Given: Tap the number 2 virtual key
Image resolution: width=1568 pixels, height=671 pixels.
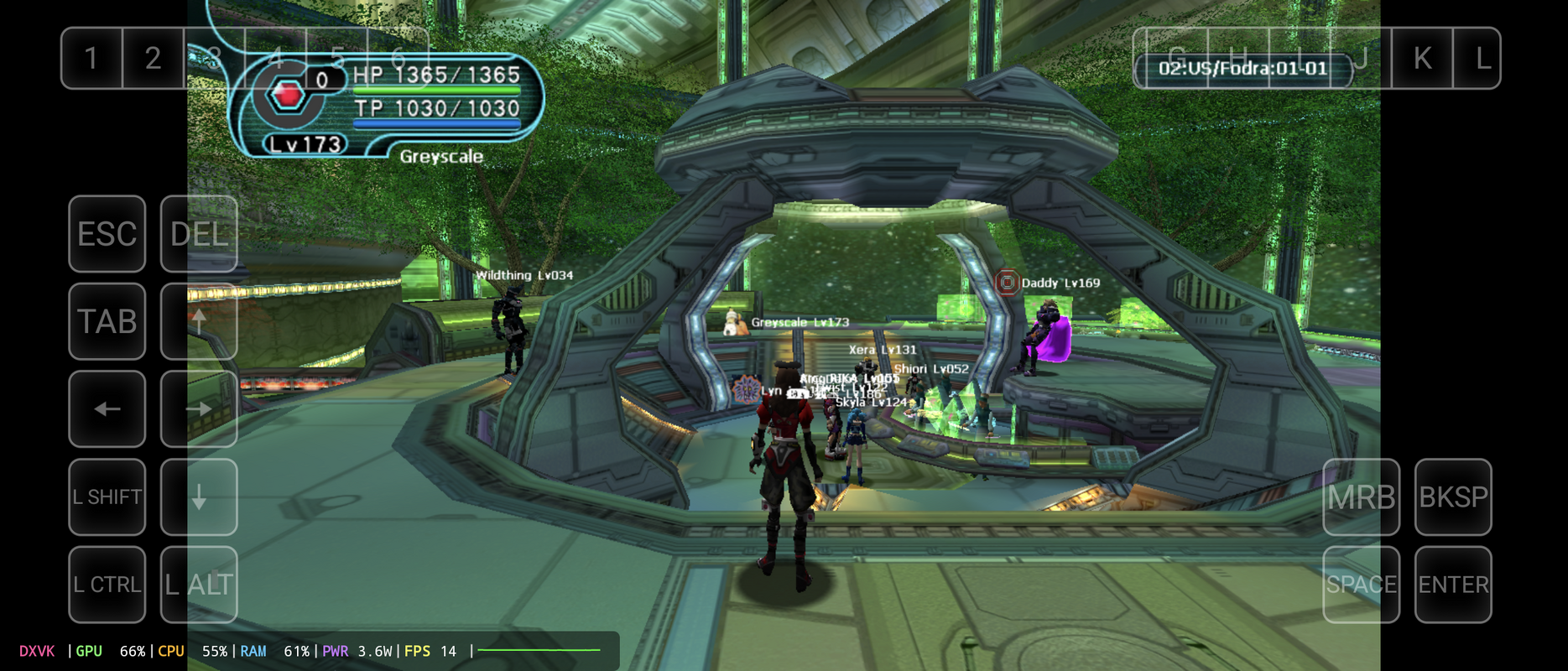Looking at the screenshot, I should [x=153, y=58].
